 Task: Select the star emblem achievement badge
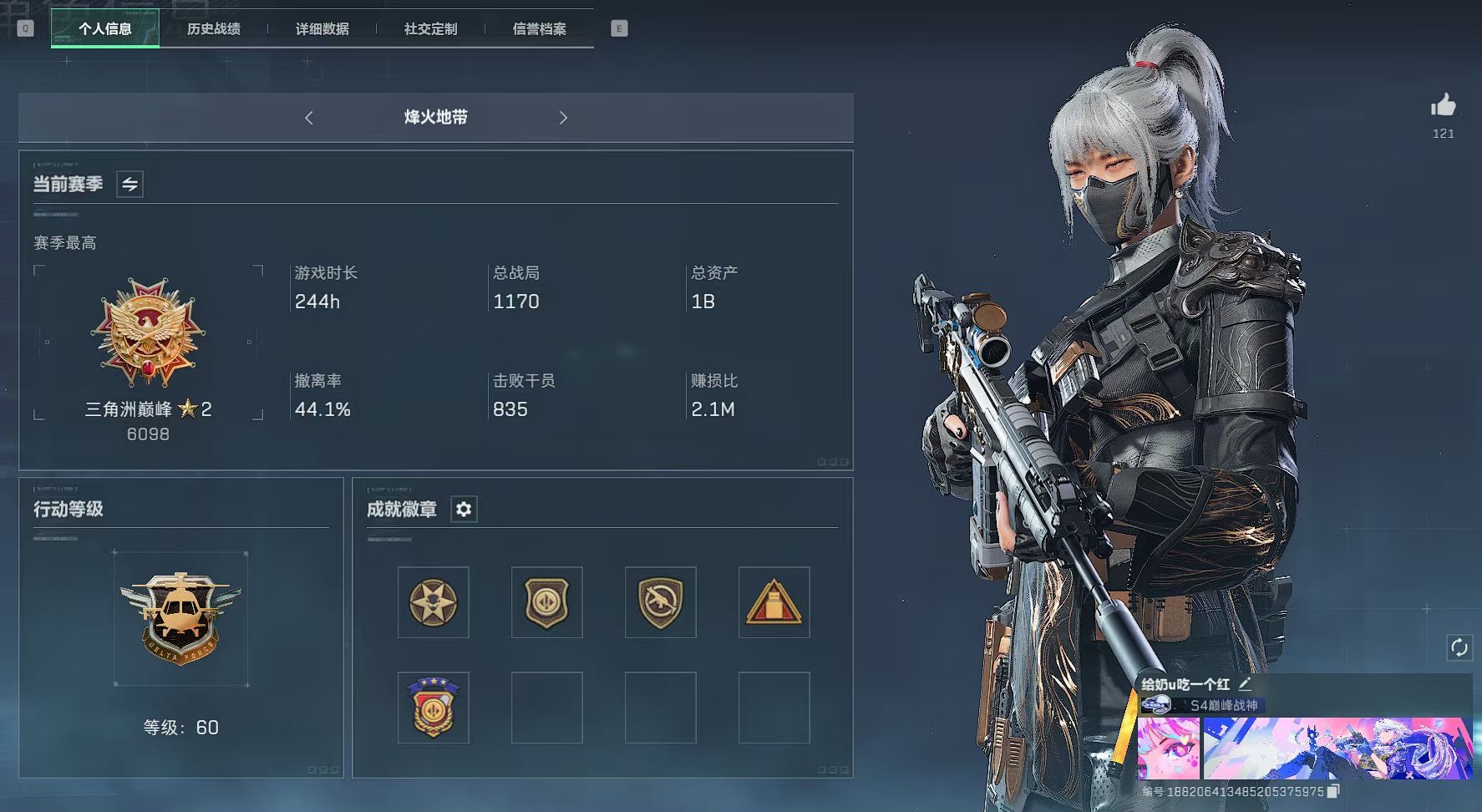point(433,602)
